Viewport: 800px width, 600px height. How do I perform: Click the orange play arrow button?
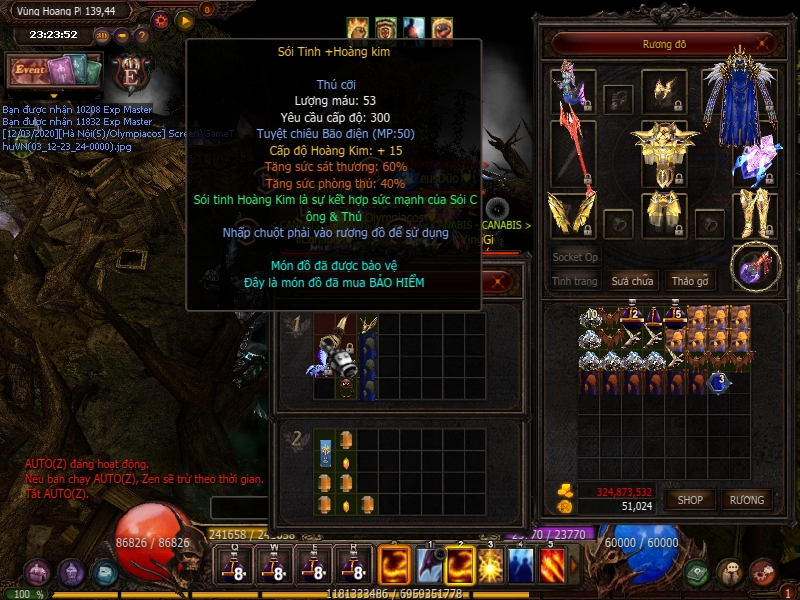click(185, 20)
